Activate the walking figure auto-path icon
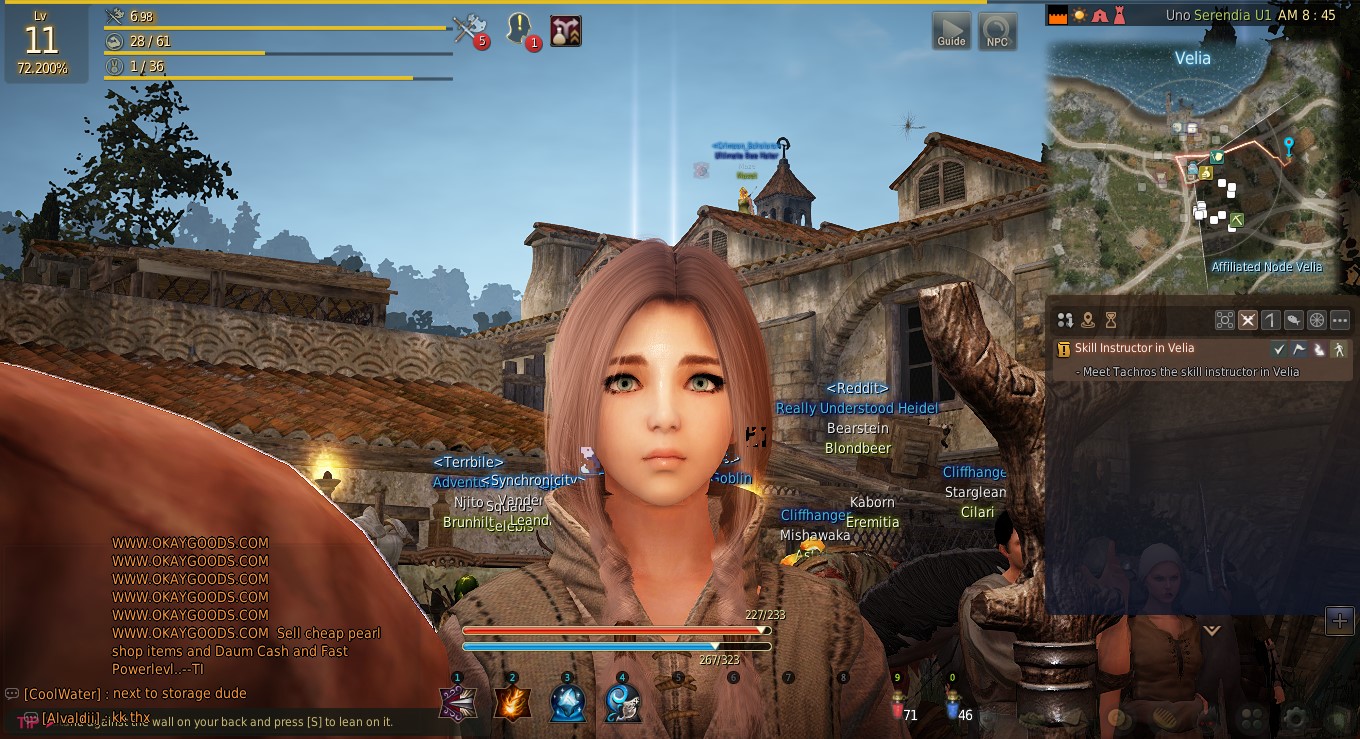 click(x=1339, y=349)
